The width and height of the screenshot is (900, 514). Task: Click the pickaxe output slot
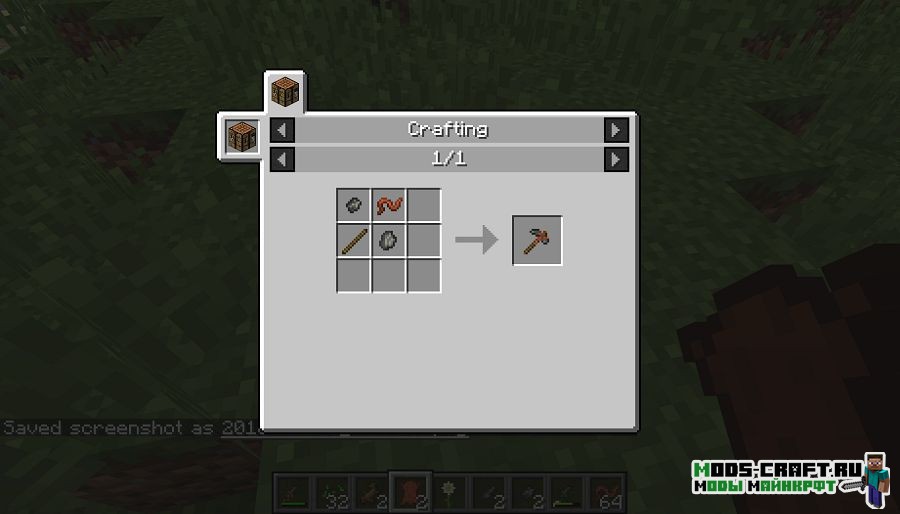[x=537, y=241]
